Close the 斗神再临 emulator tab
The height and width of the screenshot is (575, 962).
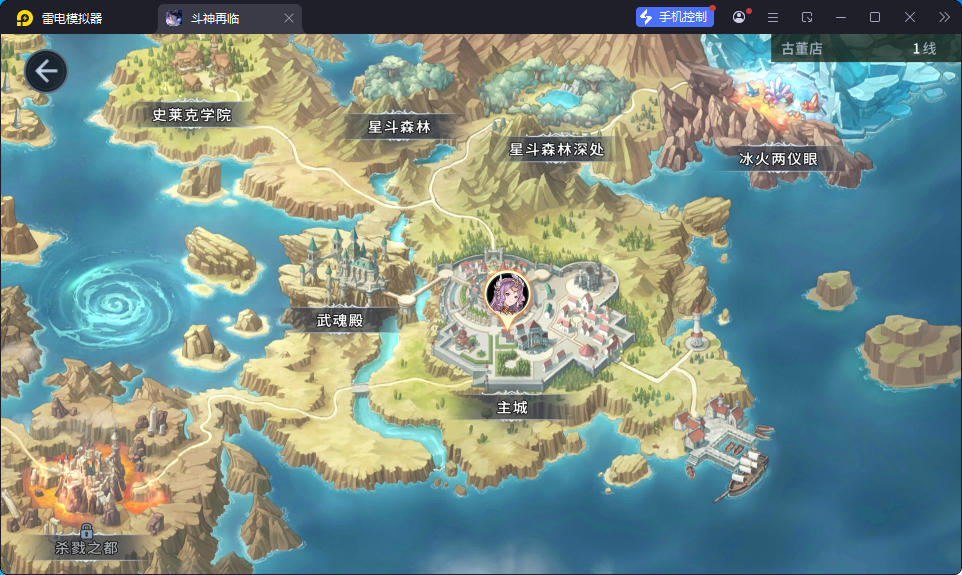[289, 18]
